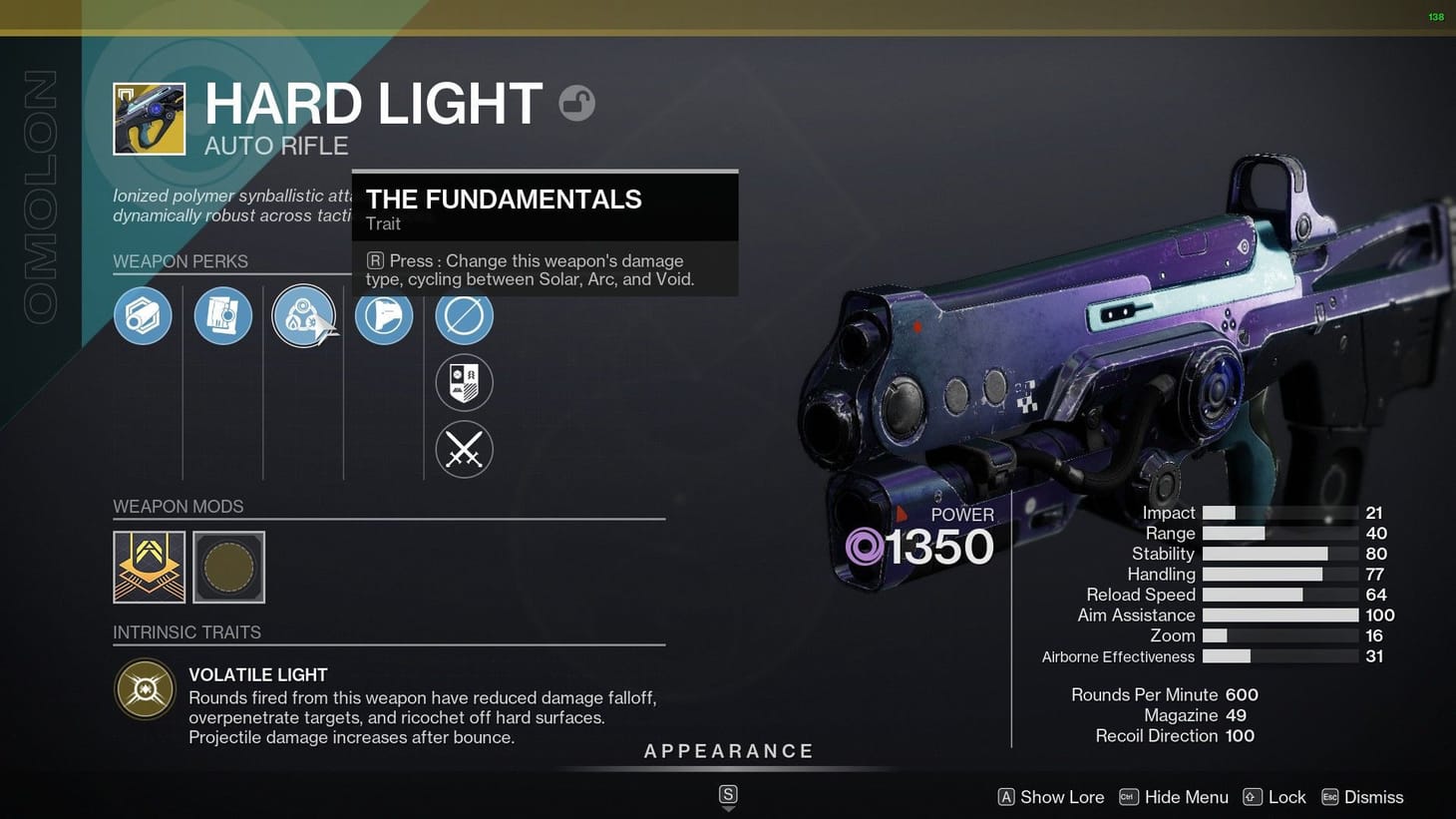Show Lore for Hard Light
The image size is (1456, 819).
(1050, 797)
